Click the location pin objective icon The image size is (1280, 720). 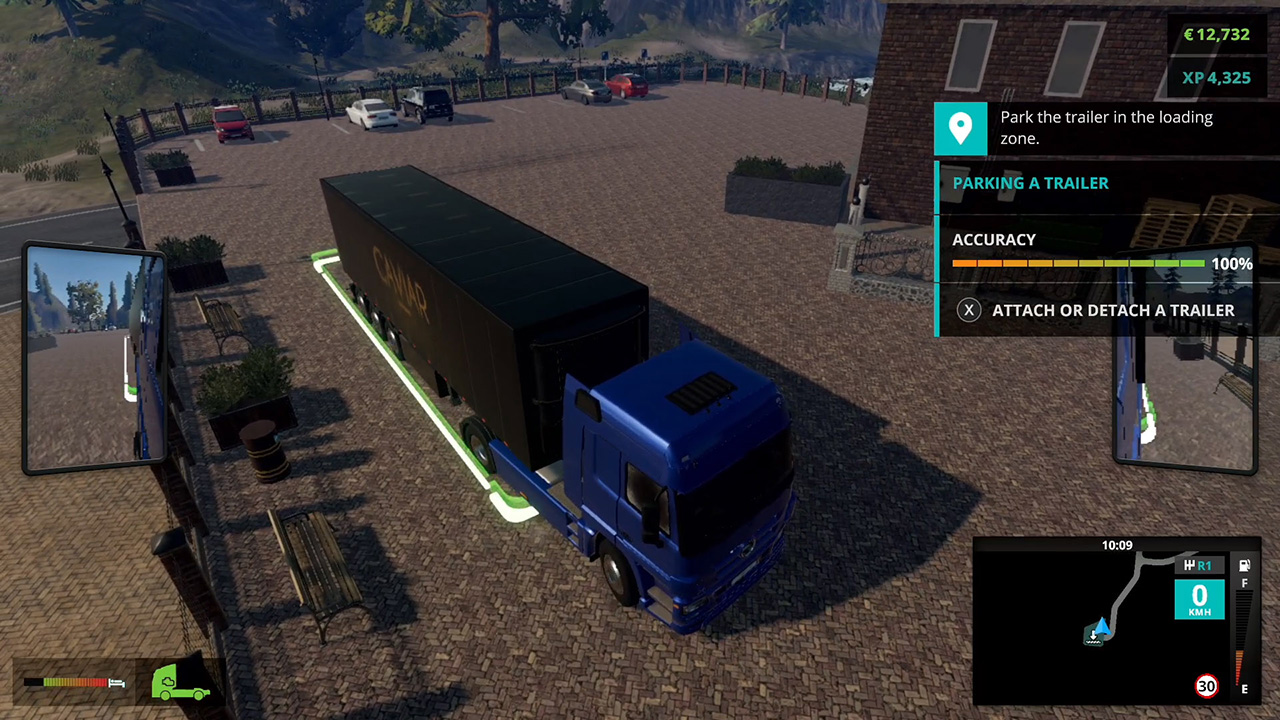coord(960,128)
